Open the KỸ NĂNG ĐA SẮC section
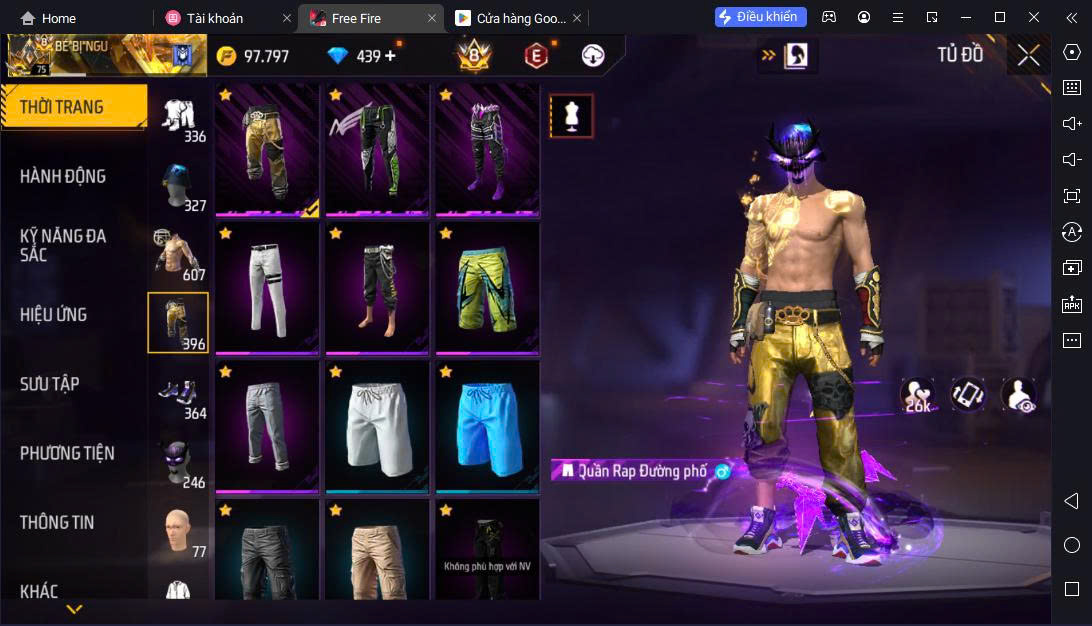This screenshot has height=626, width=1092. coord(63,245)
